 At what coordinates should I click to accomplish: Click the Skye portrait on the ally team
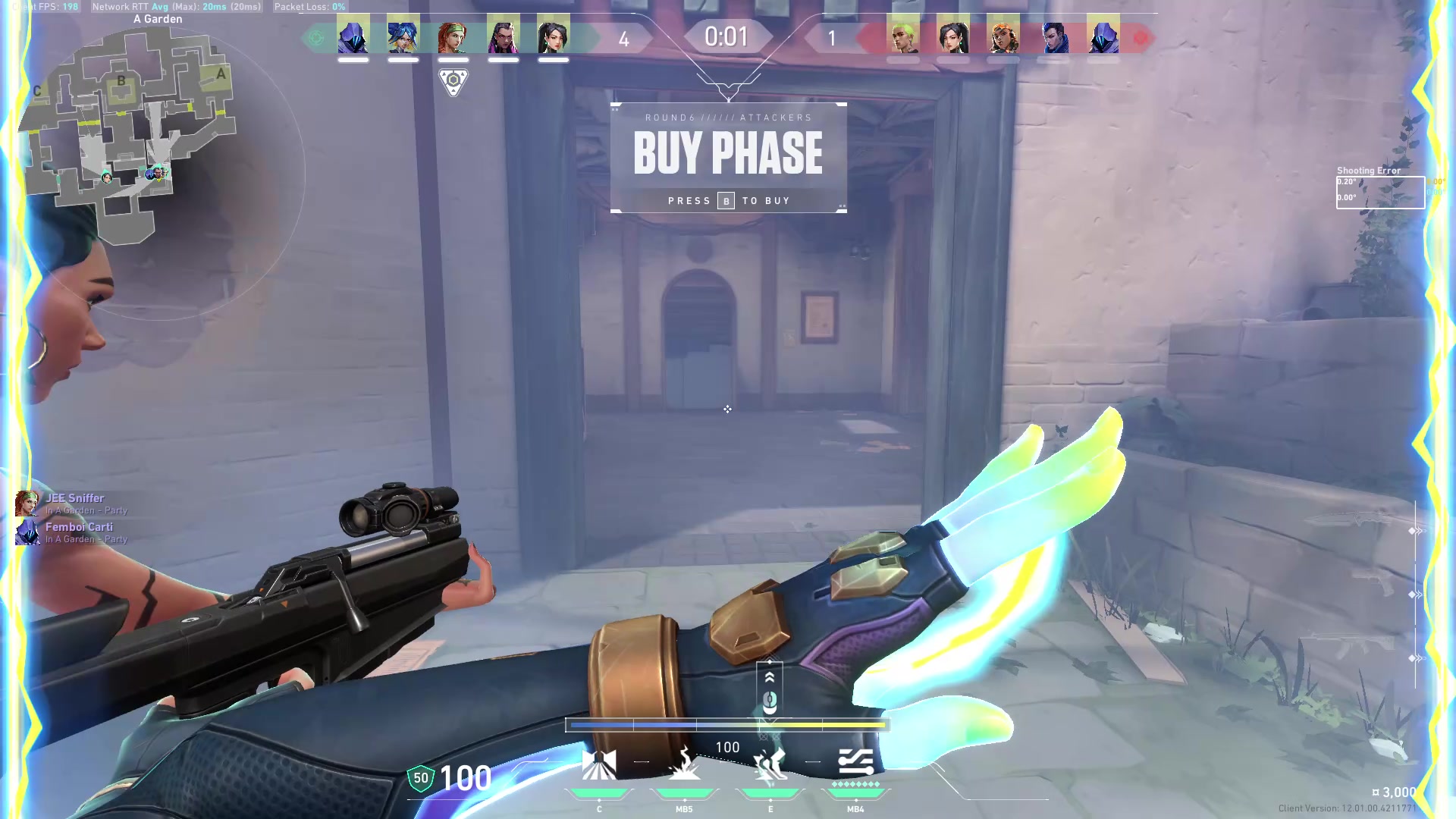[x=453, y=36]
